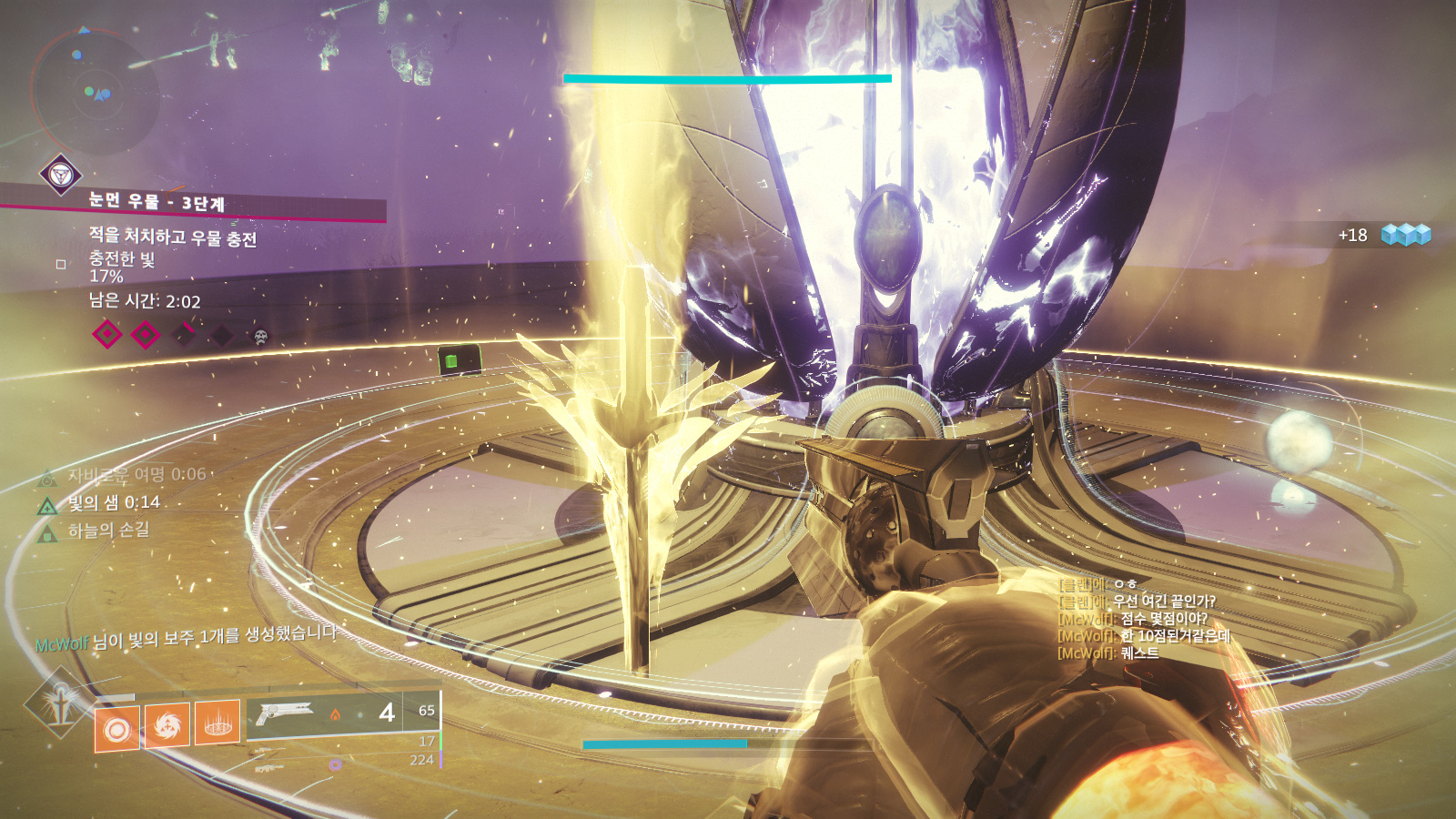The image size is (1456, 819).
Task: Select the Blind Well activity emblem icon
Action: pyautogui.click(x=61, y=174)
